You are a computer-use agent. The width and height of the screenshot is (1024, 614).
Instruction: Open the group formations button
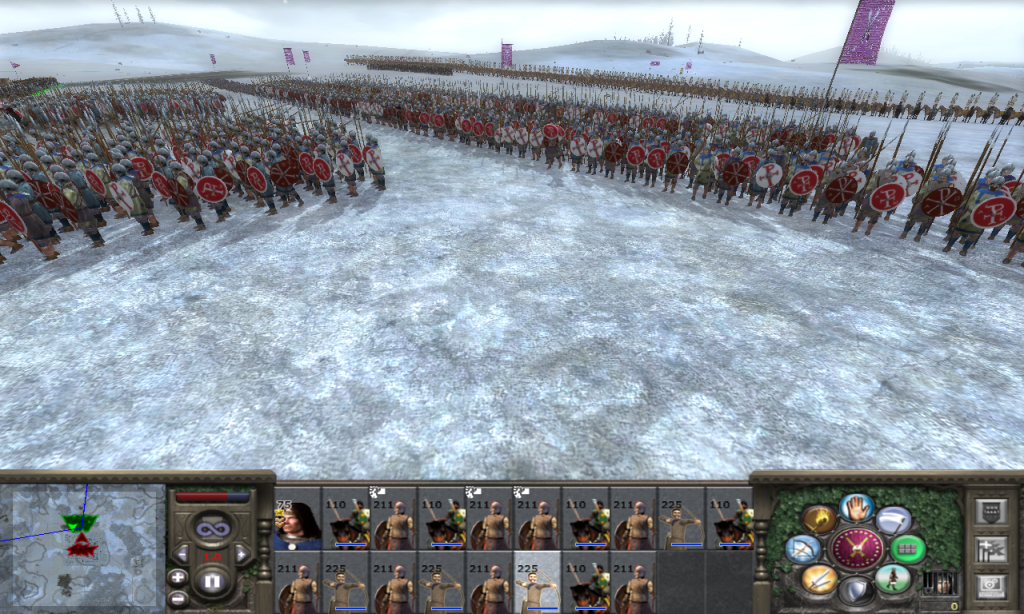click(990, 547)
